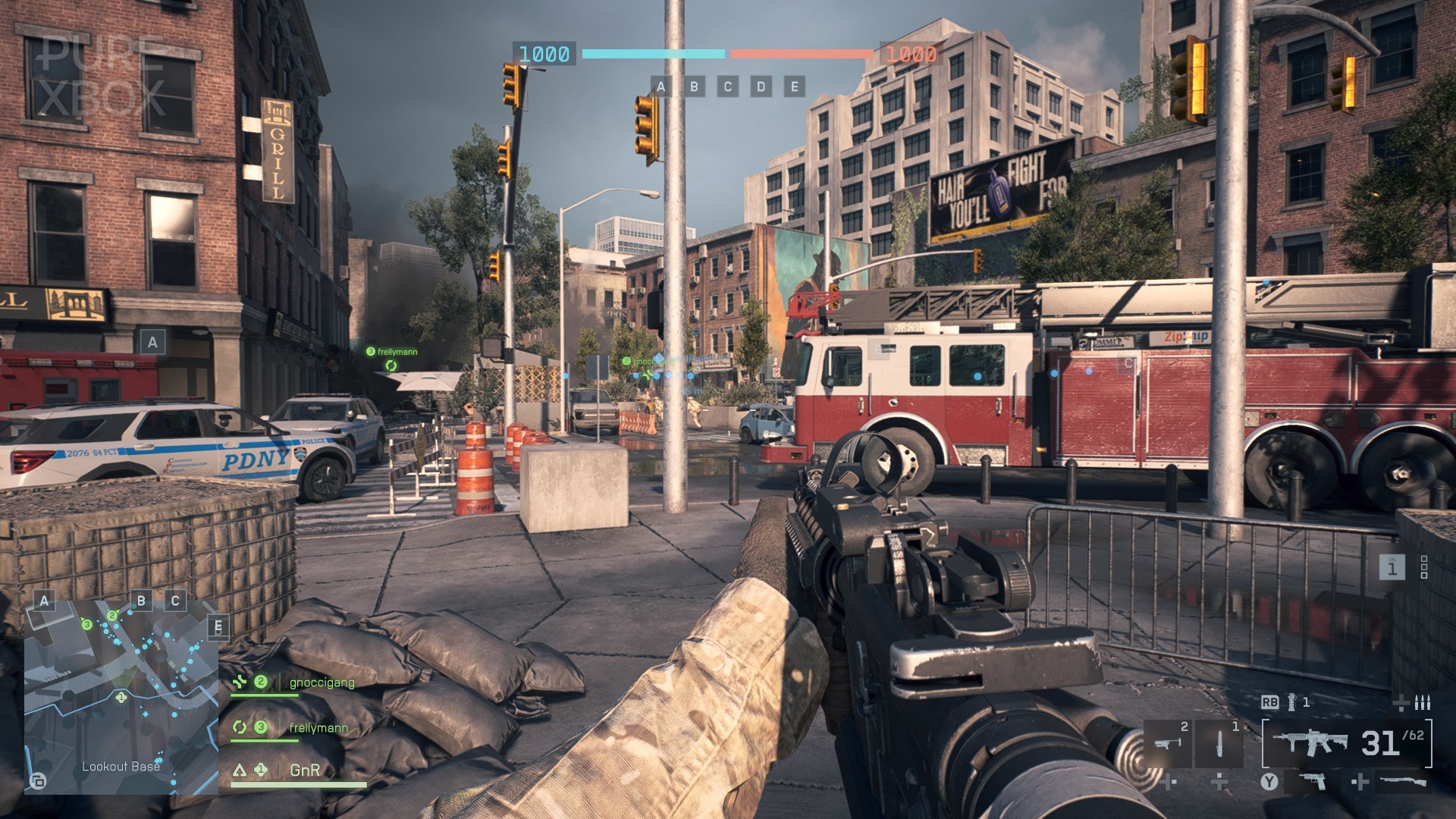Screen dimensions: 1456x819
Task: Select the launcher gadget slot
Action: [1166, 743]
